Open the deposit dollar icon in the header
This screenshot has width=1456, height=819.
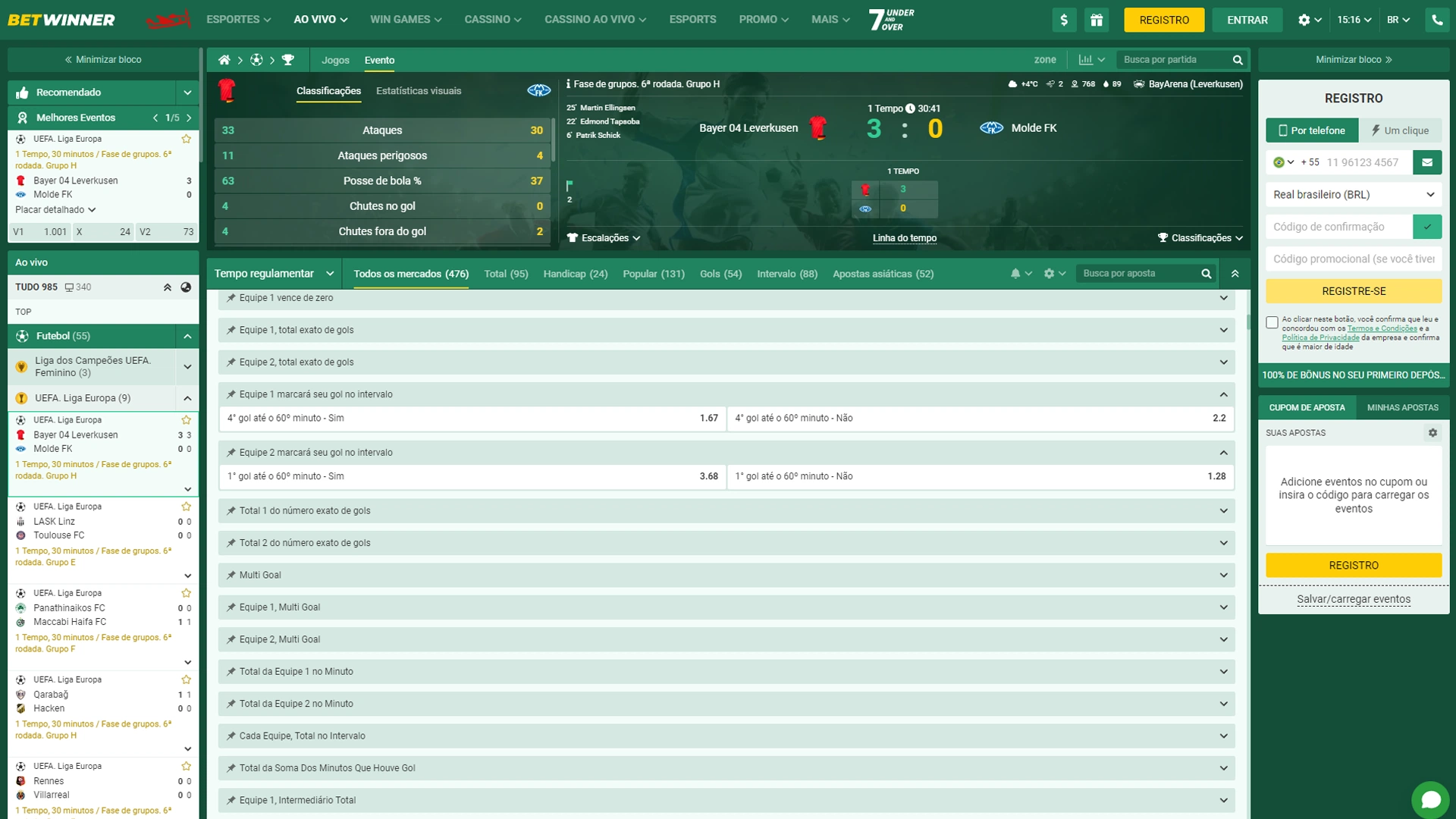tap(1065, 20)
